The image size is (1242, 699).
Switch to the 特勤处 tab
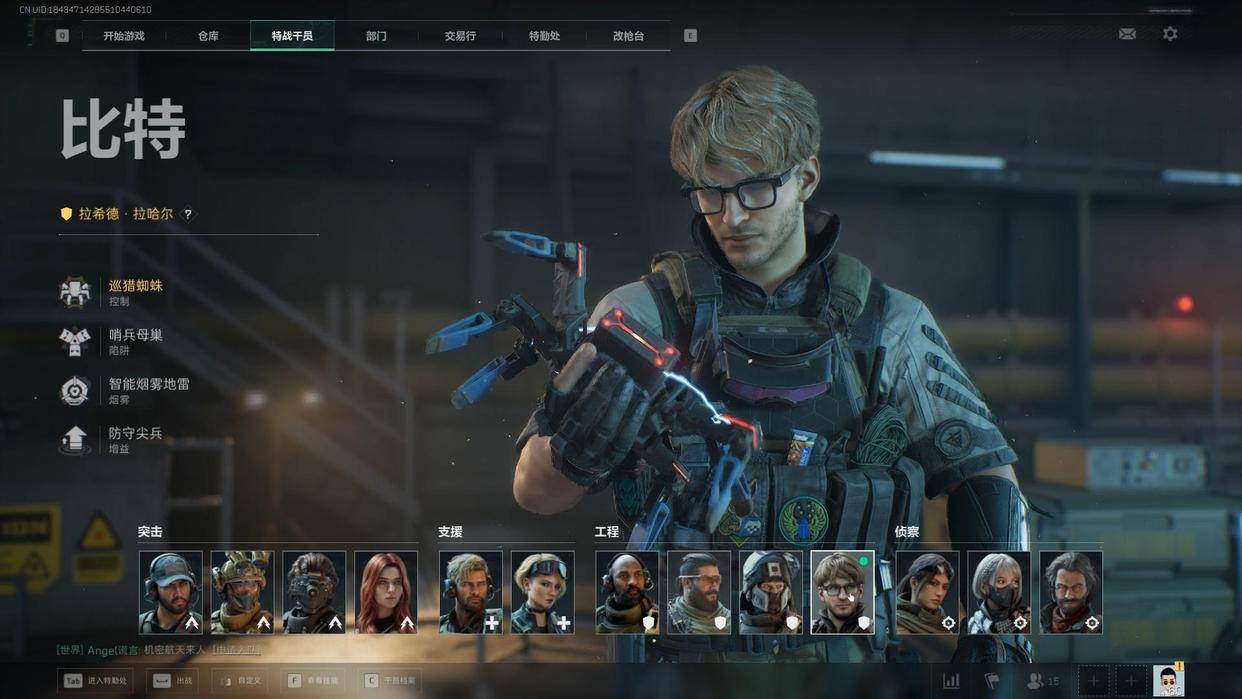click(544, 36)
